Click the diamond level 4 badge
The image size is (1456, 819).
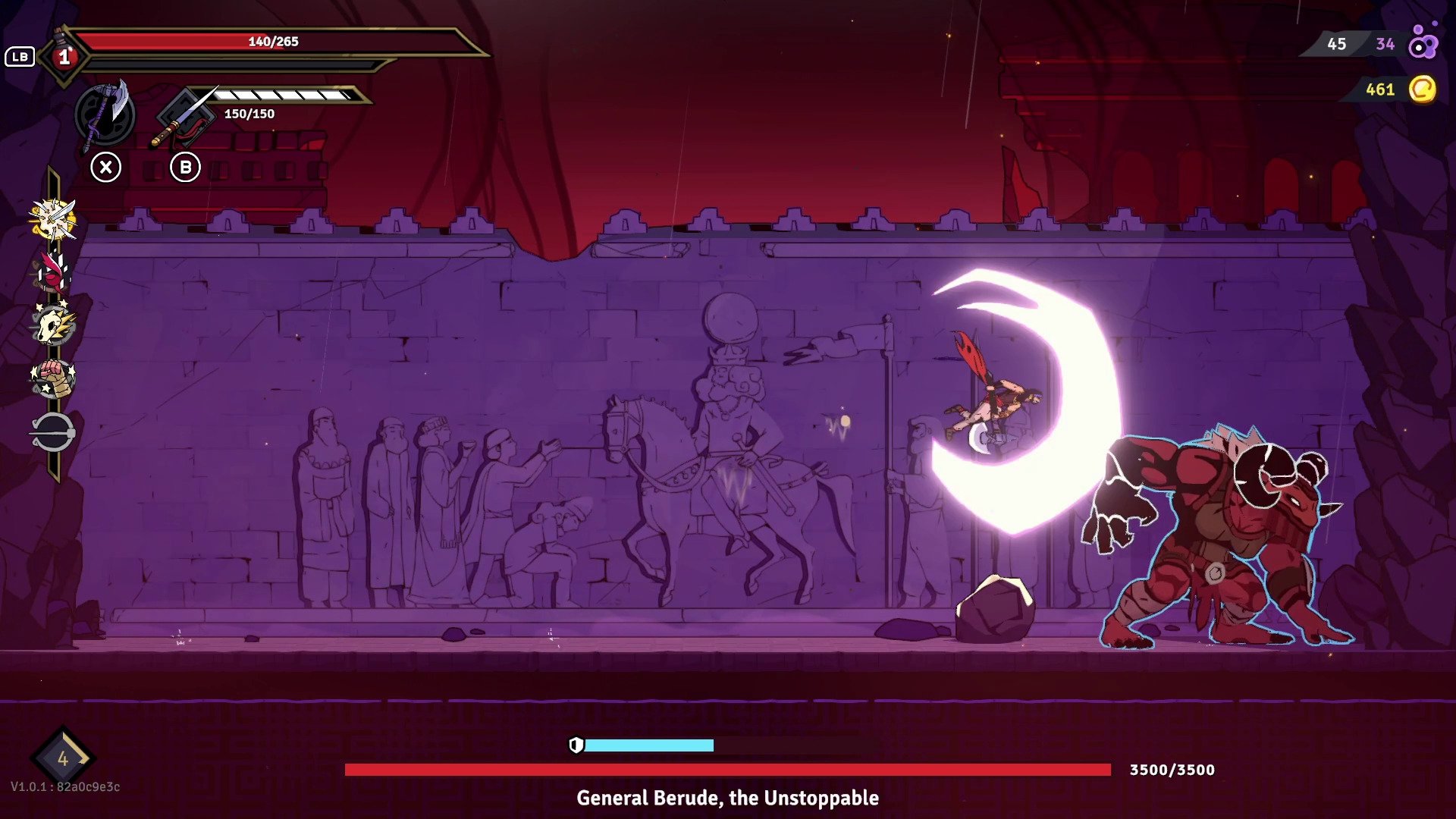tap(62, 758)
